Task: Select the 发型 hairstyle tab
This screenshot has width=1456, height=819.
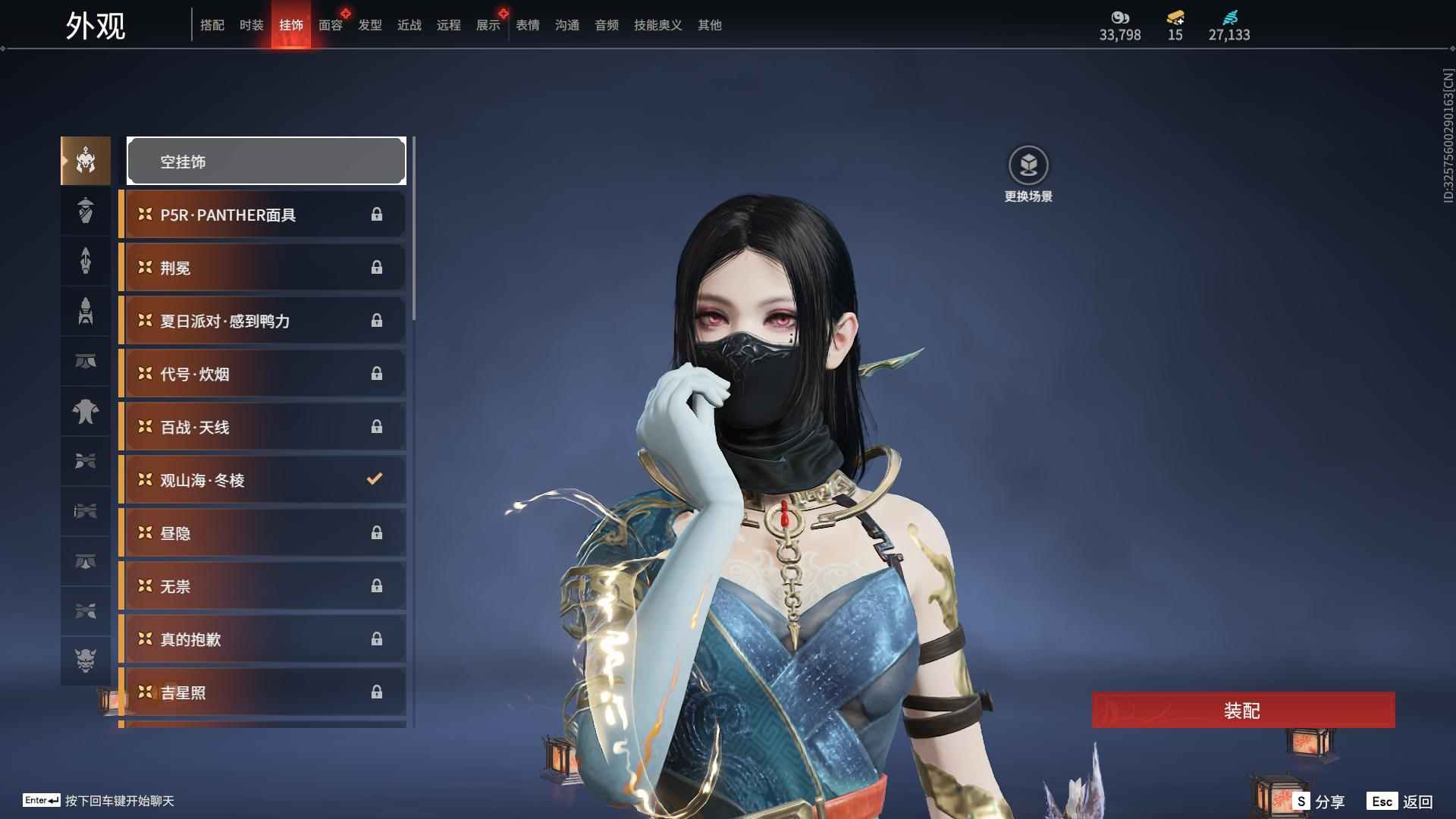Action: 369,25
